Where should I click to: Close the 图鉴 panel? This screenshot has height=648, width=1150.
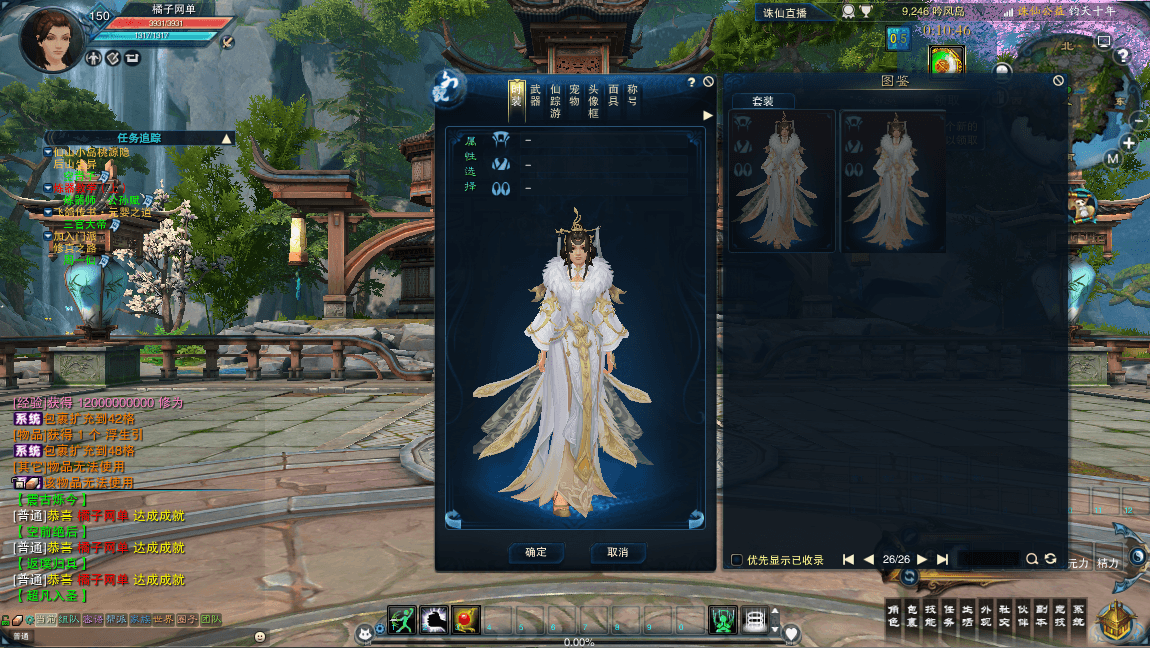tap(1058, 81)
